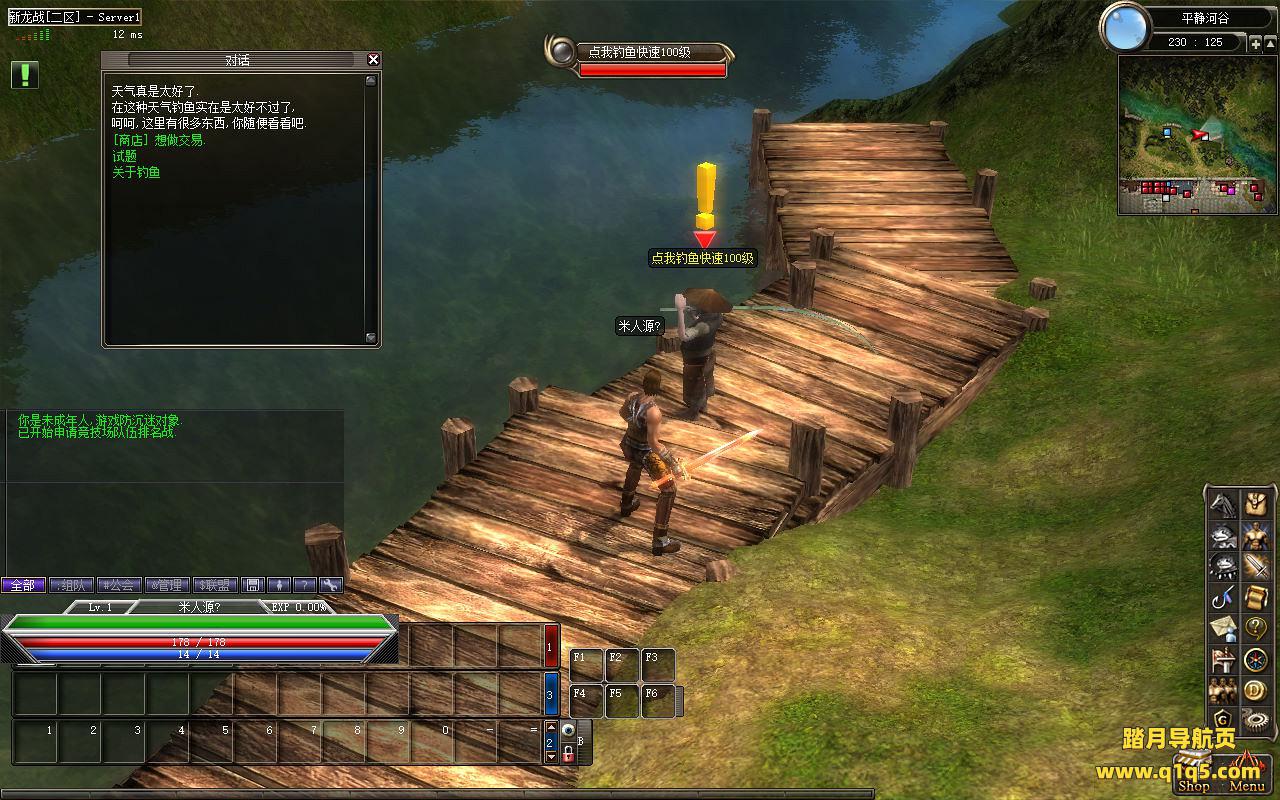The image size is (1280, 800).
Task: Open the gear settings icon
Action: point(1256,720)
